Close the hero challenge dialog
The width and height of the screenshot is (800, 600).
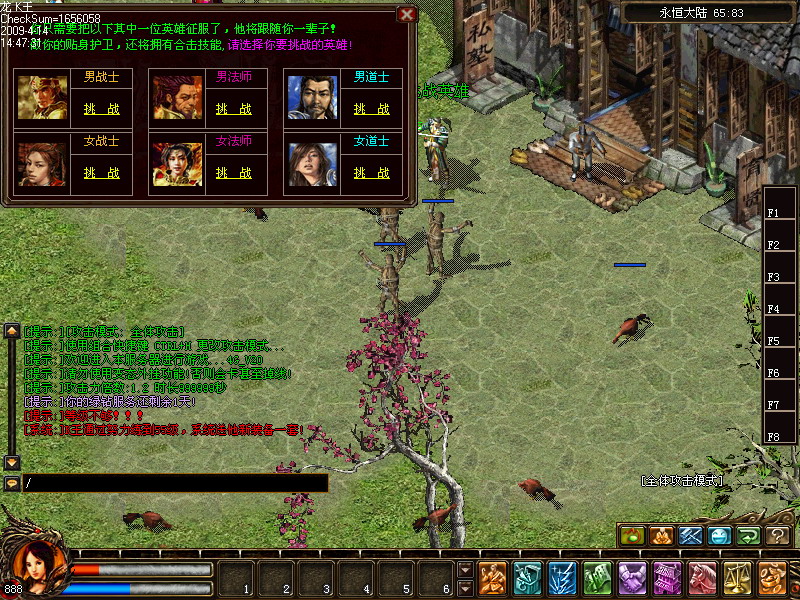406,14
